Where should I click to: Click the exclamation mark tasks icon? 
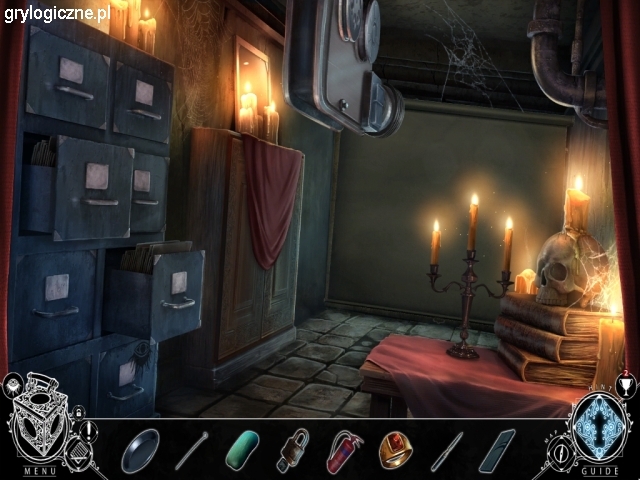click(x=88, y=430)
